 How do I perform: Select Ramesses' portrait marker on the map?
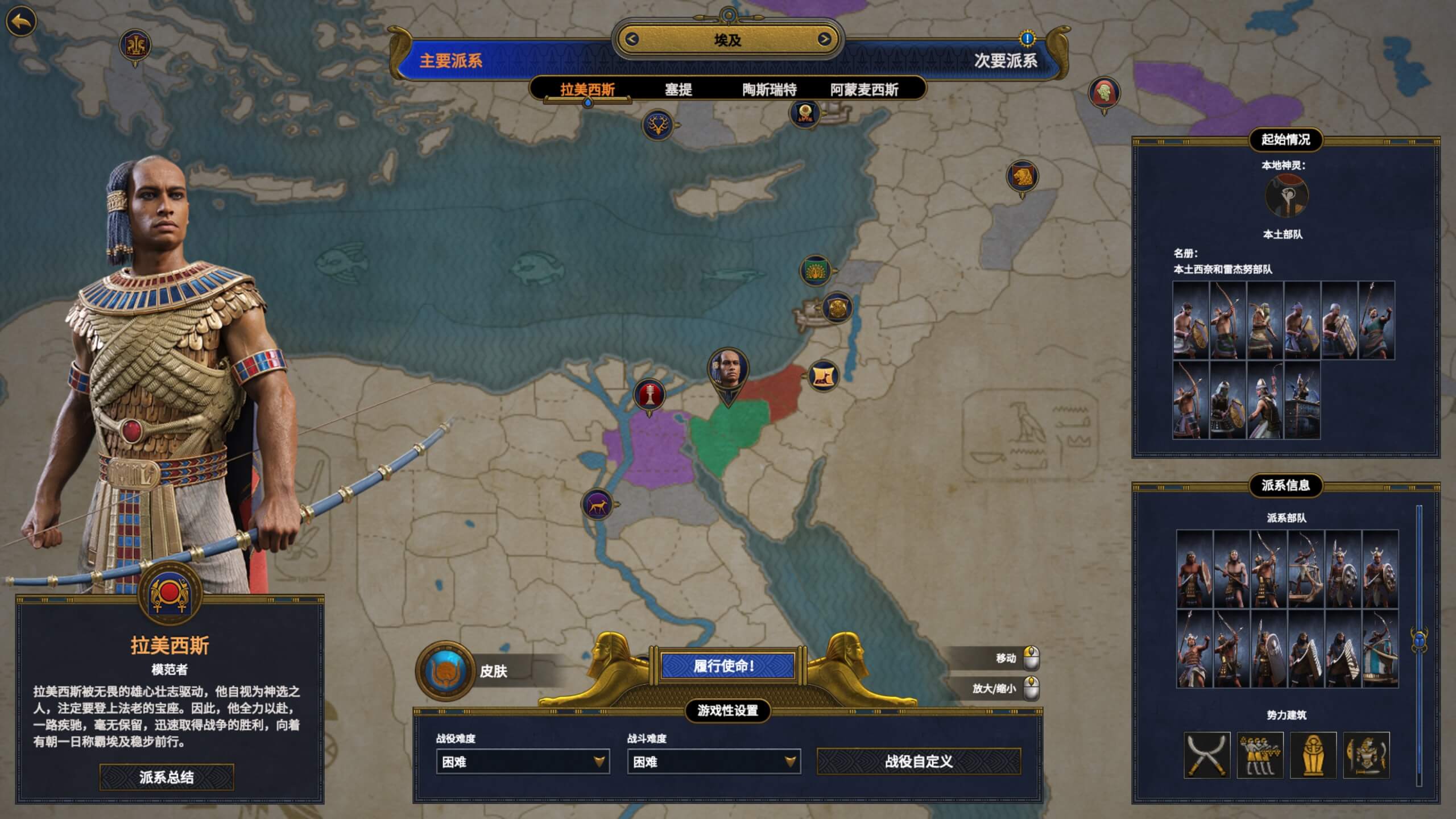coord(727,370)
